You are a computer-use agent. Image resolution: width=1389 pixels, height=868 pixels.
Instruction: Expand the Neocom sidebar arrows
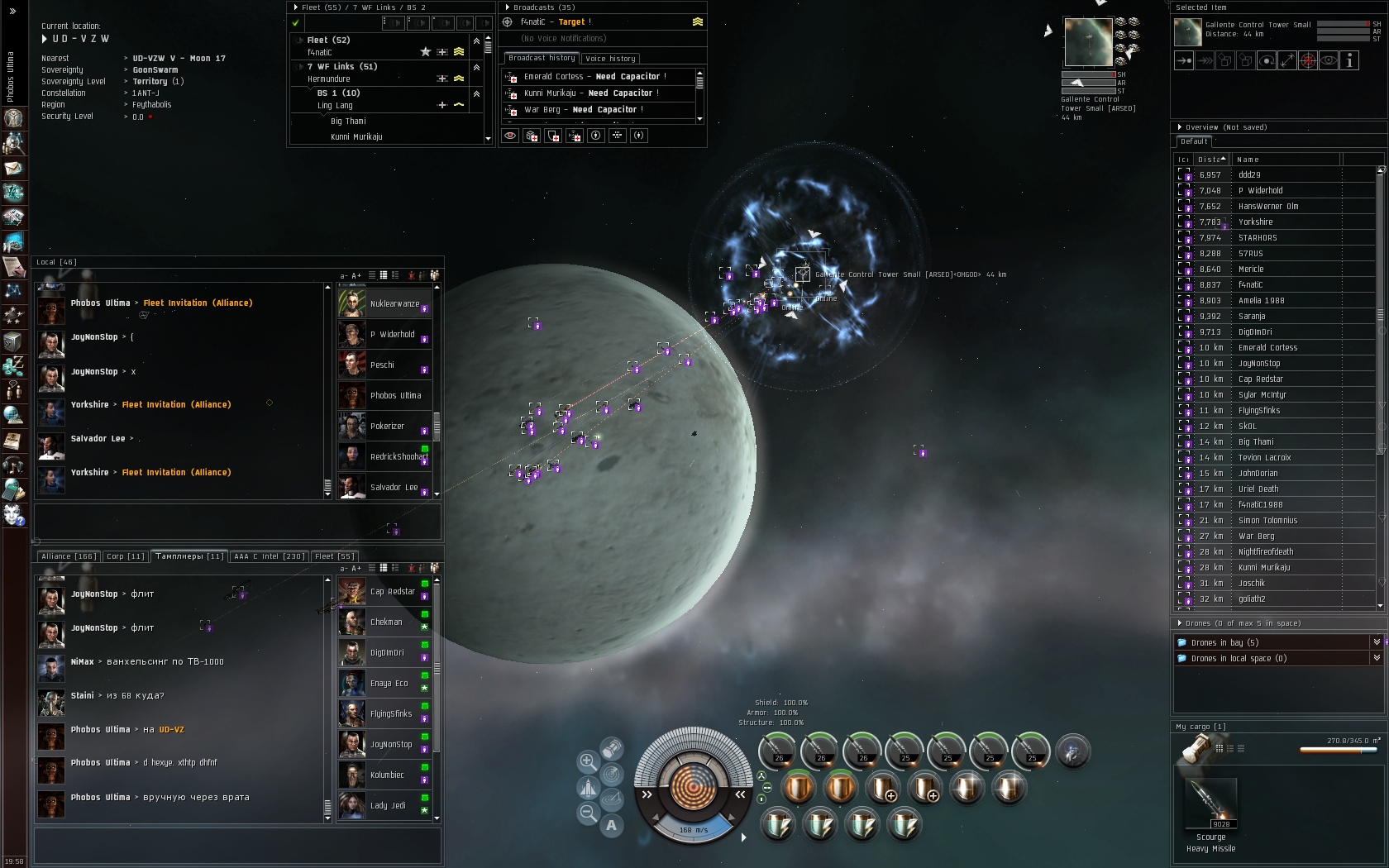[12, 12]
